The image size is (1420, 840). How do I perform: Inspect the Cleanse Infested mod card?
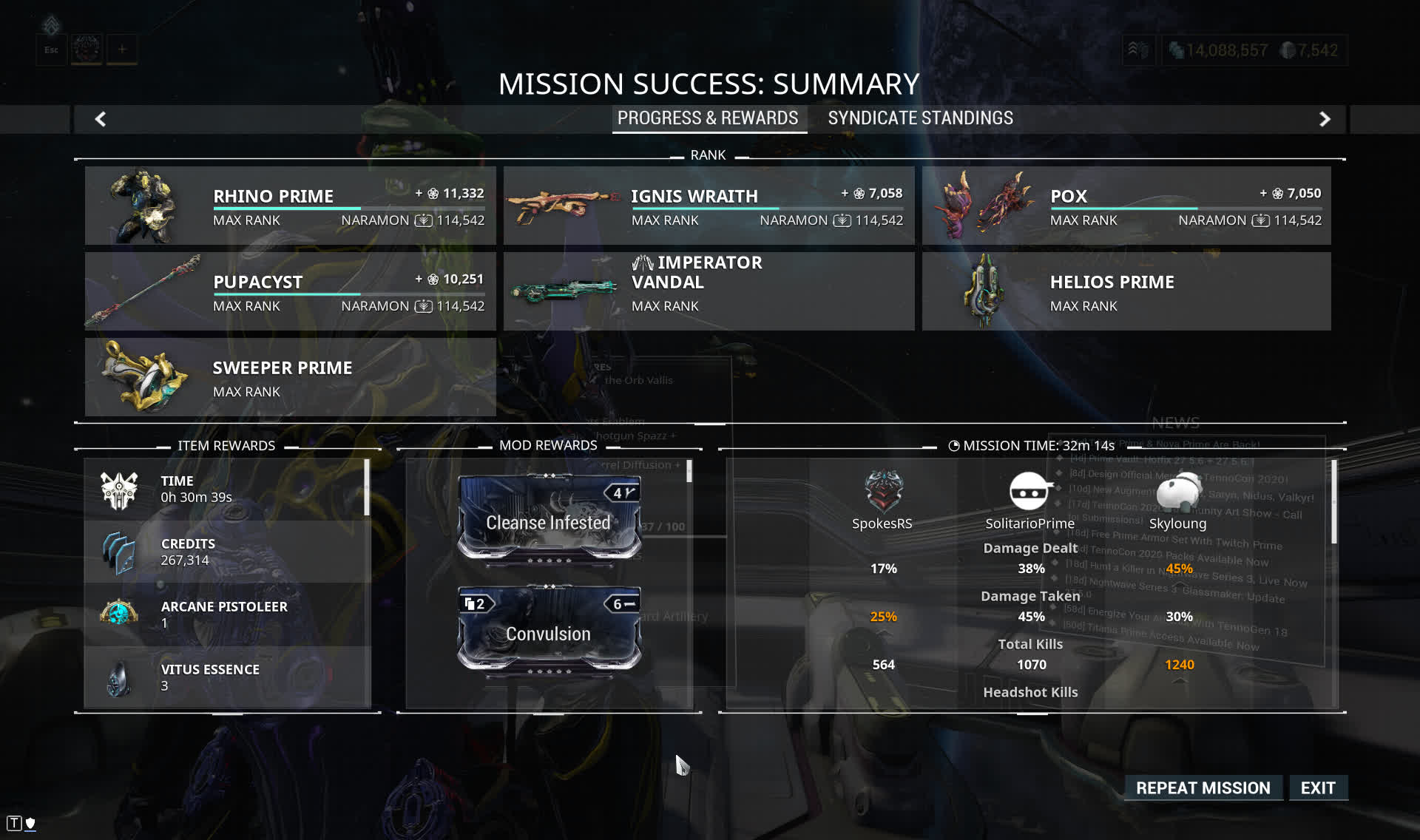(x=549, y=518)
